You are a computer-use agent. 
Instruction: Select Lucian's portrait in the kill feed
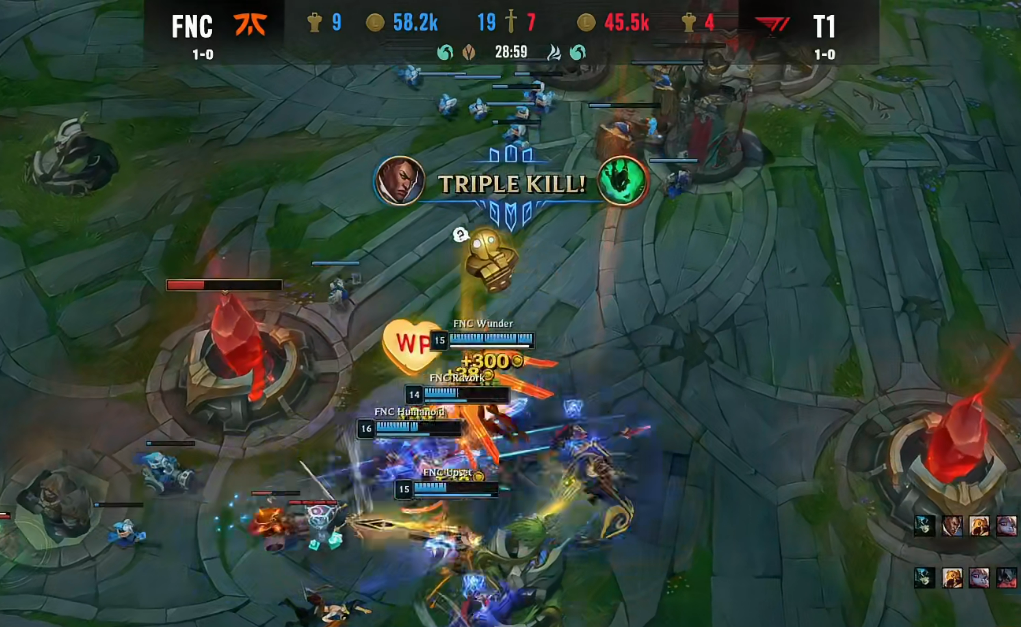pyautogui.click(x=951, y=526)
